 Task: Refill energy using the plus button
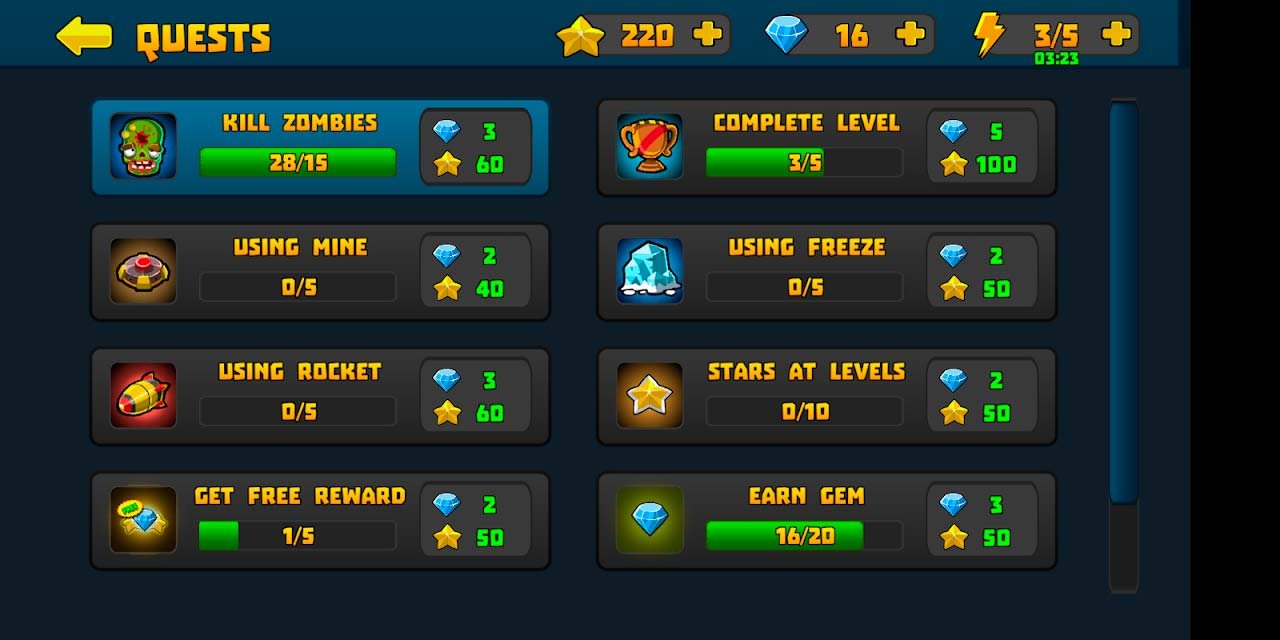[x=1116, y=35]
